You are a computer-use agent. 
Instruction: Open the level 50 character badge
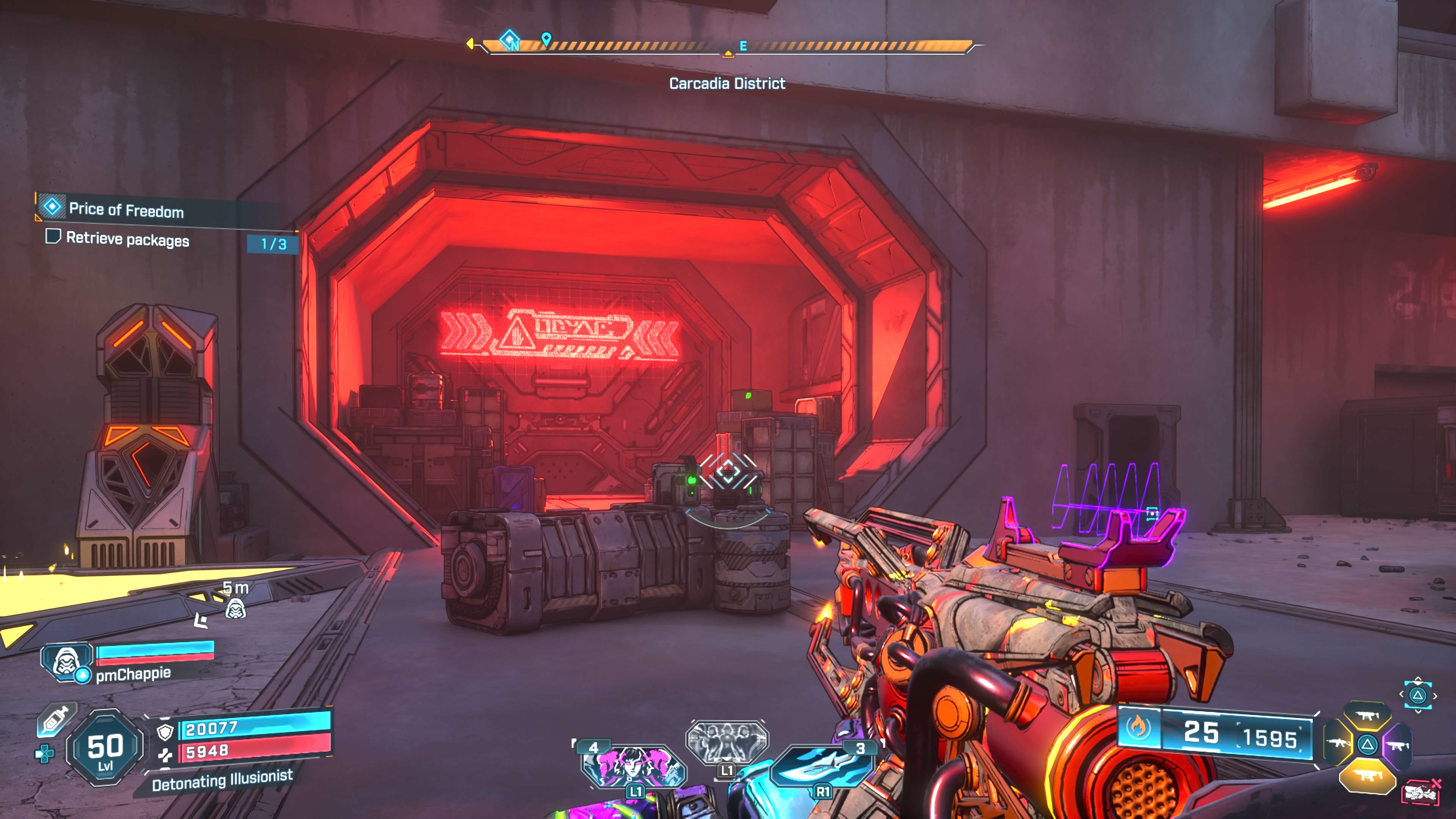pos(105,747)
